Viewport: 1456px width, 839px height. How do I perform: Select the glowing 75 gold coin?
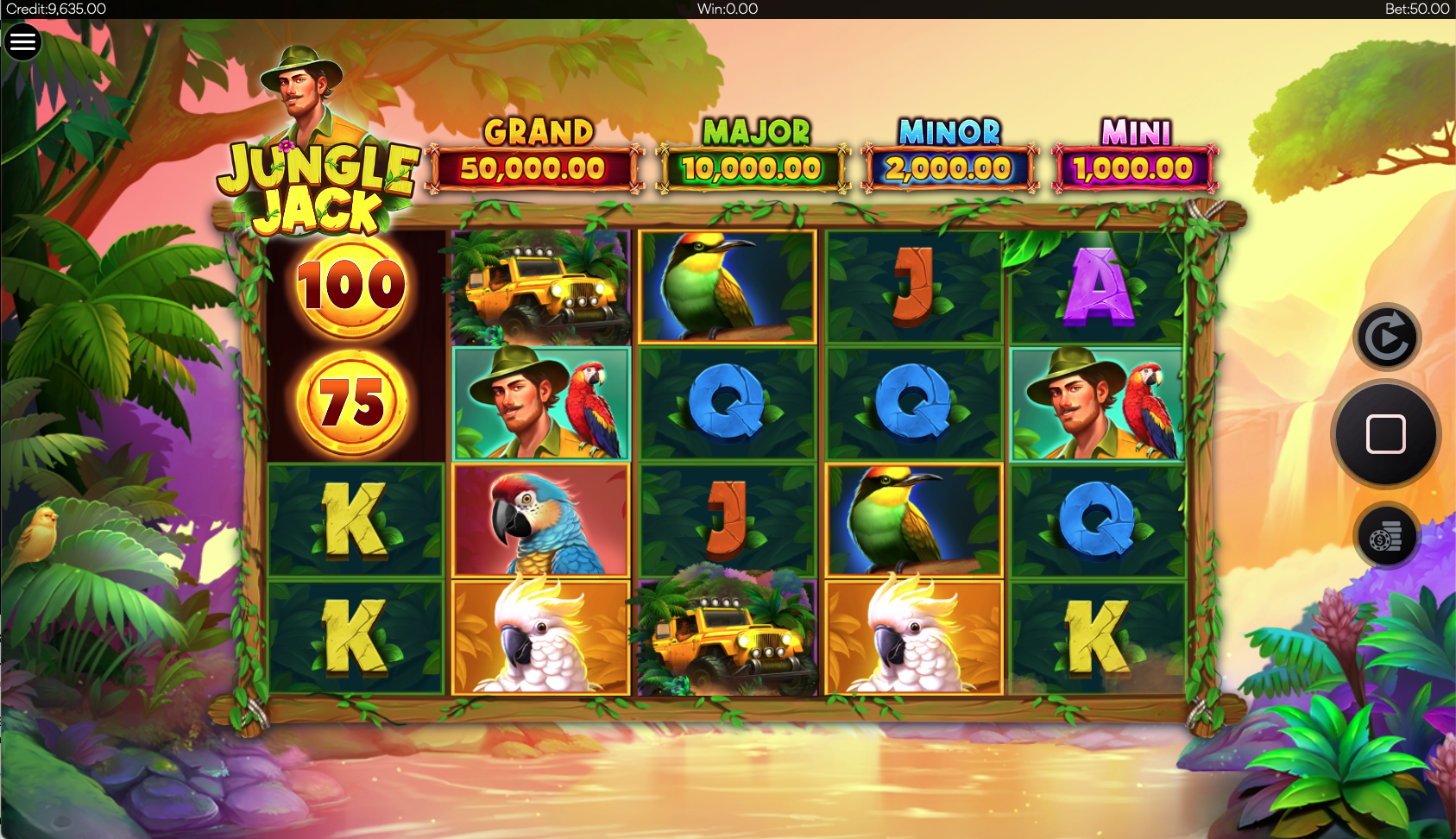coord(352,401)
